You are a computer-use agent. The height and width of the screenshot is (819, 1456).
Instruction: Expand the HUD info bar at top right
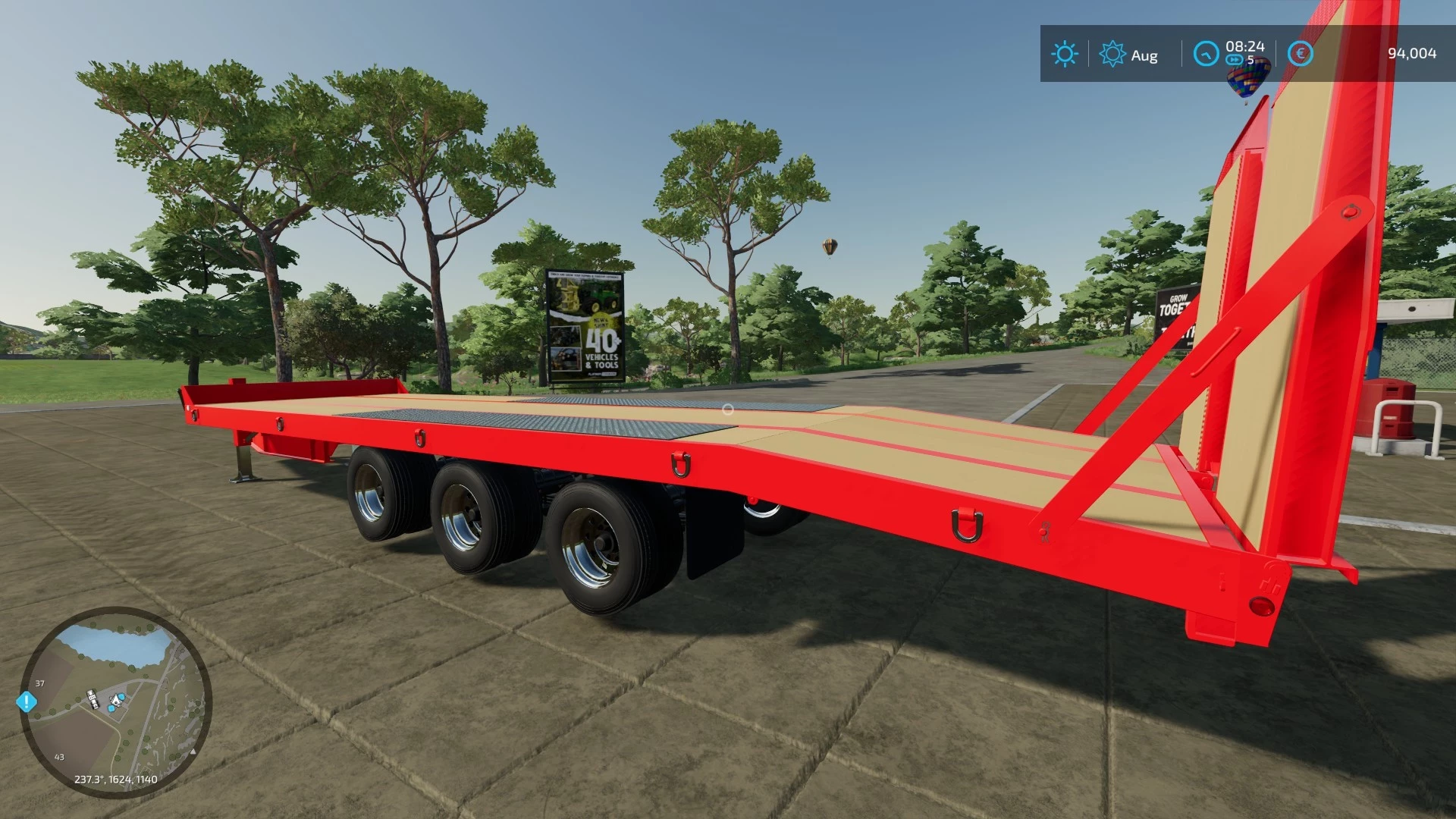click(x=1251, y=53)
